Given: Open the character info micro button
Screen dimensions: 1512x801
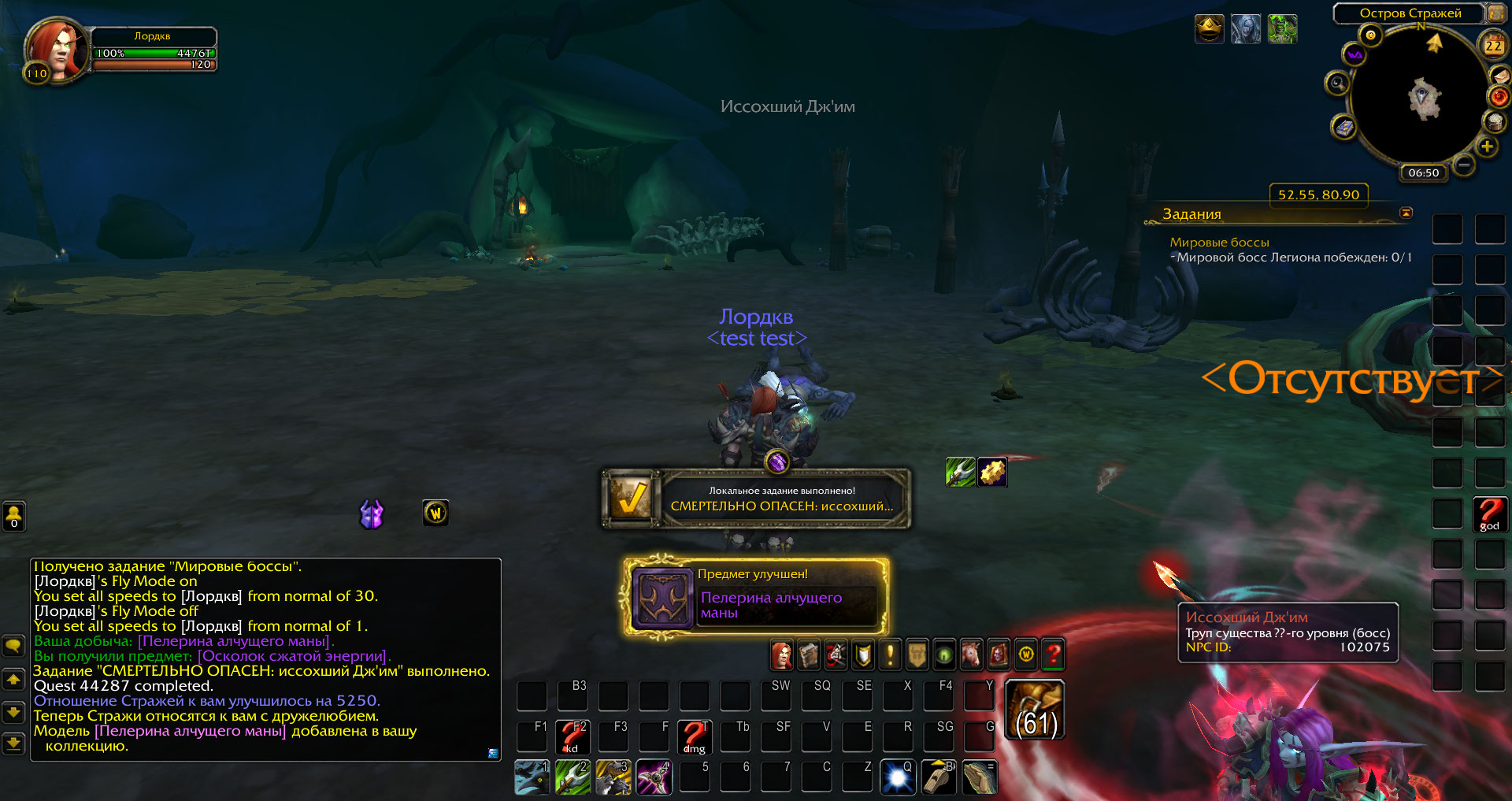Looking at the screenshot, I should [x=781, y=655].
